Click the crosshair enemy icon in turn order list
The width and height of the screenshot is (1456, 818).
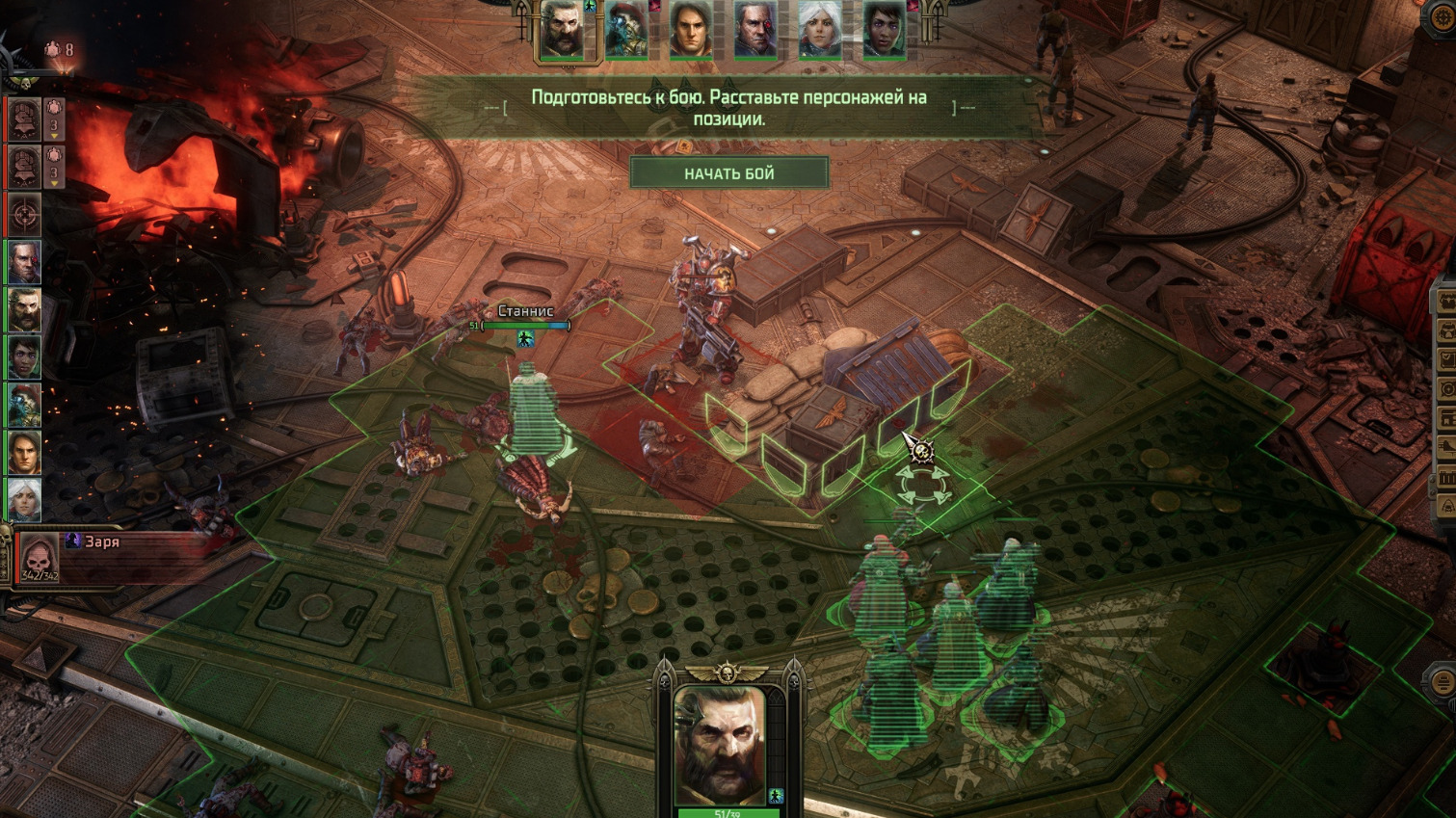coord(24,213)
